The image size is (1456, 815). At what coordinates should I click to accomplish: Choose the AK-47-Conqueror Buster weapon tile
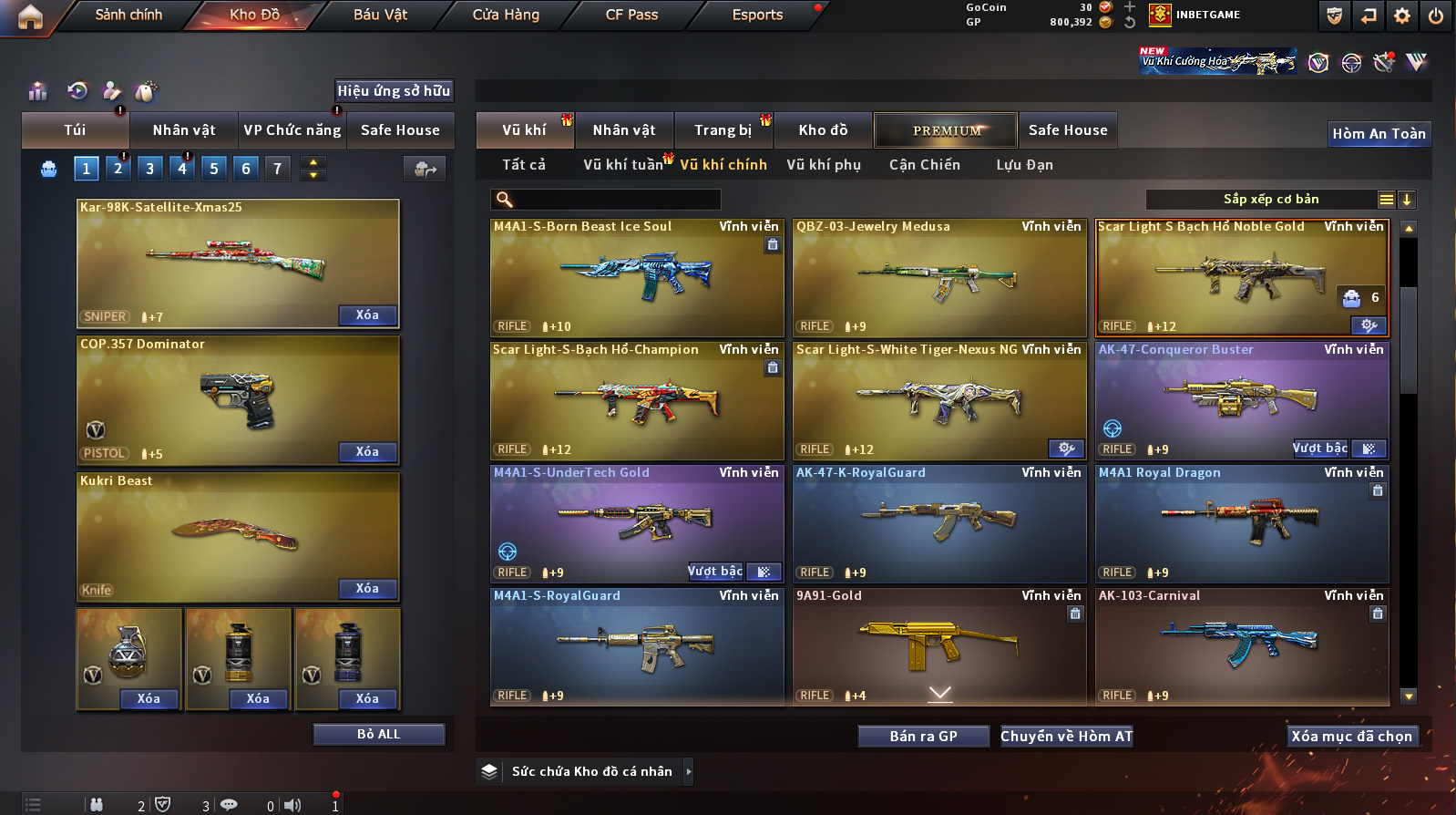coord(1242,401)
